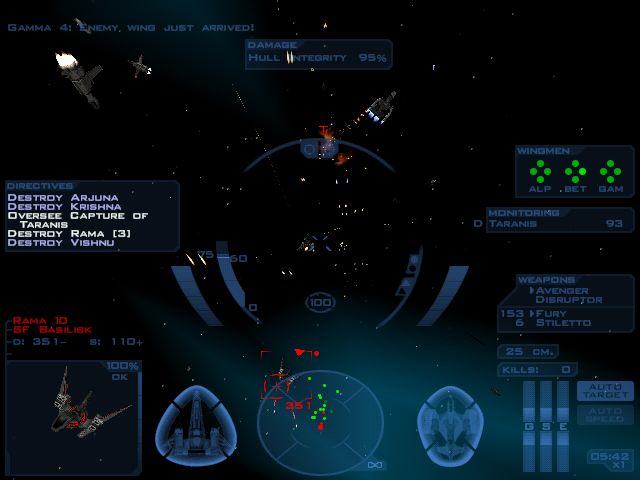Select the Gamma wing status icon
640x480 pixels.
pos(610,172)
